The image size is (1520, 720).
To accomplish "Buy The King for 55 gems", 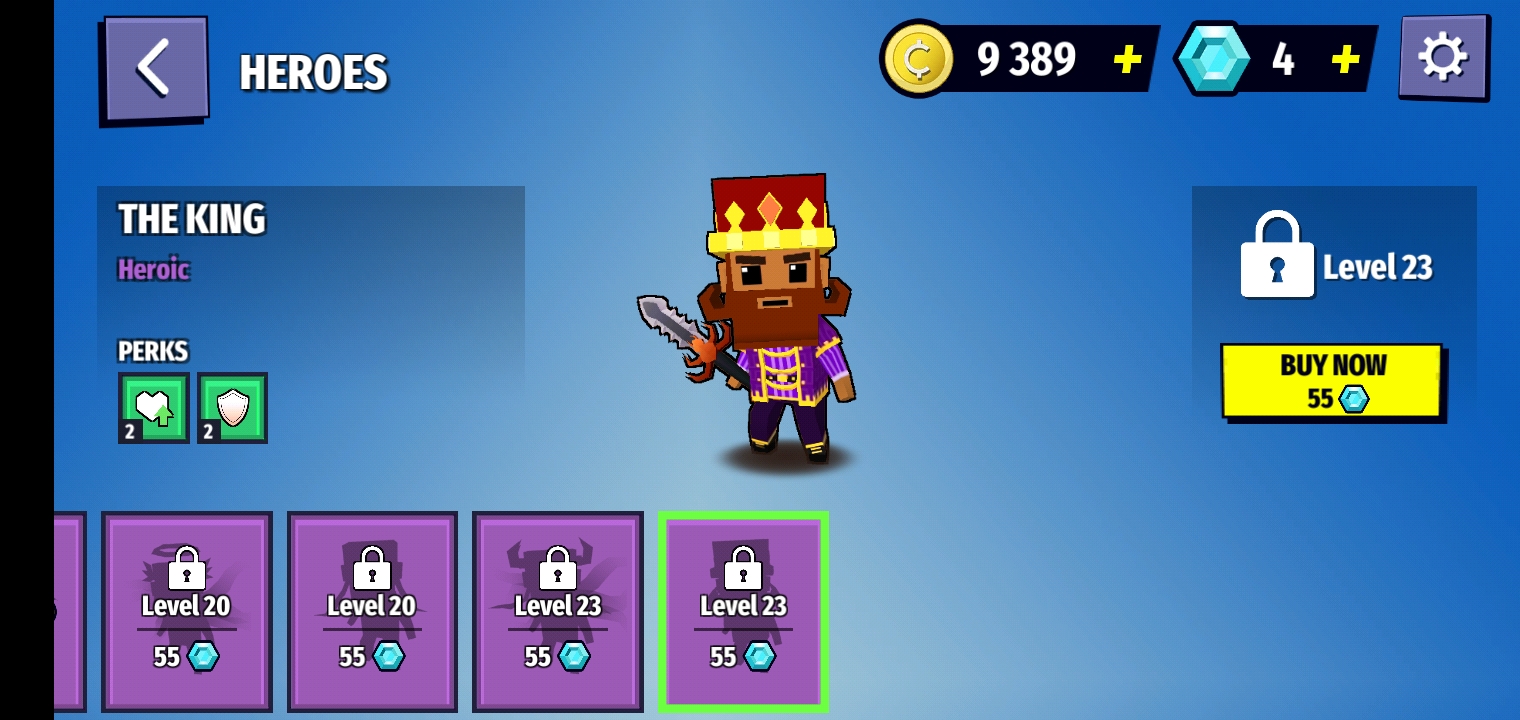I will pyautogui.click(x=1331, y=381).
